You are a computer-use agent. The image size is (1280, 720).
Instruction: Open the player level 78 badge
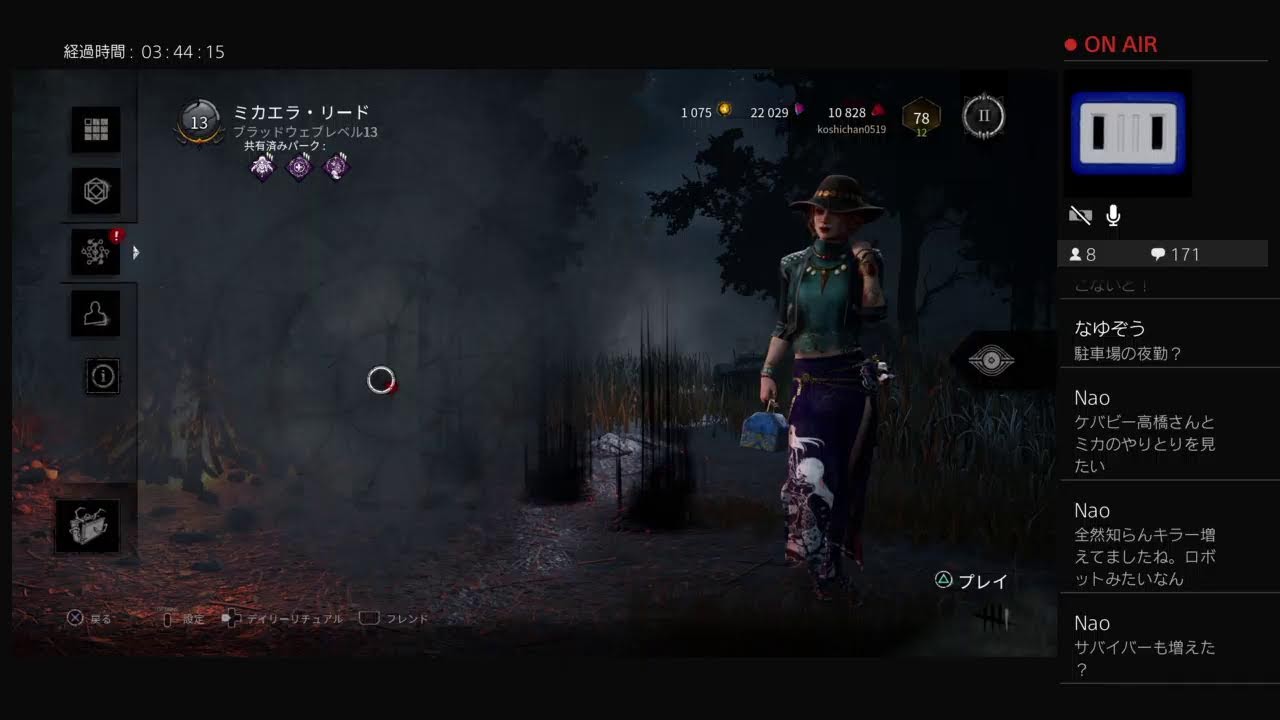[x=921, y=118]
